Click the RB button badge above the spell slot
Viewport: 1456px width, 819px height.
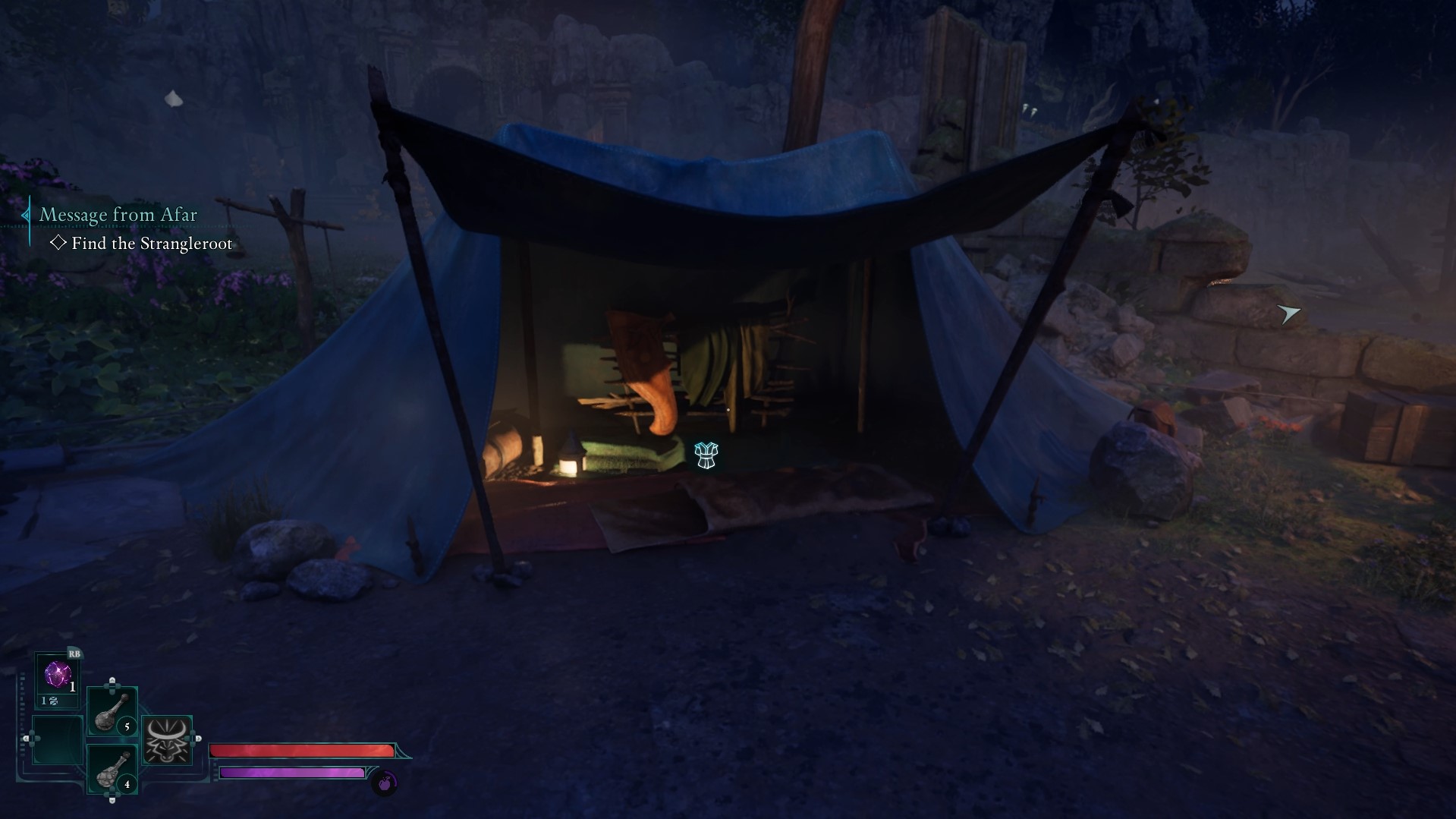[75, 654]
